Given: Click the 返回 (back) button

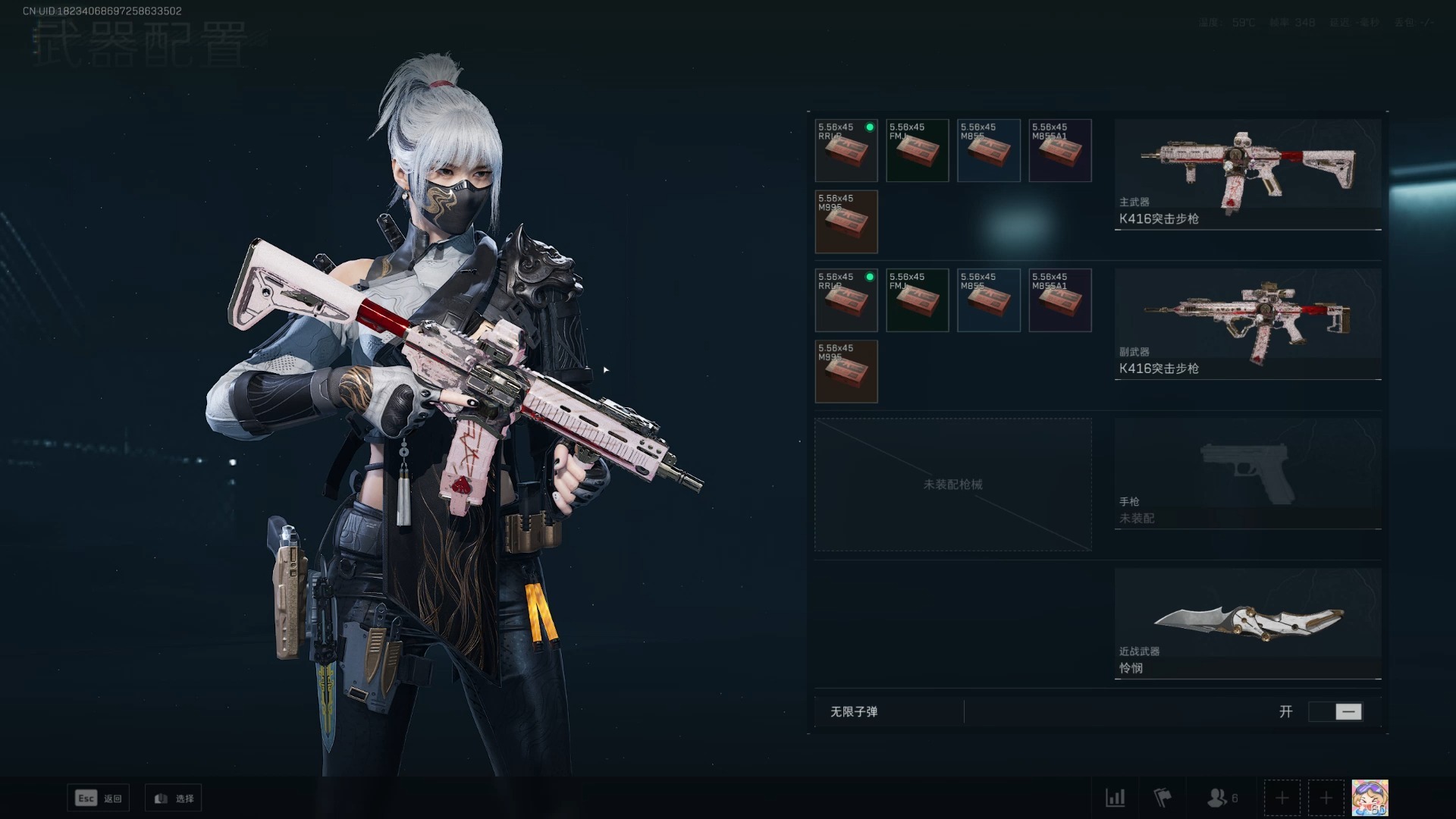Looking at the screenshot, I should (99, 798).
